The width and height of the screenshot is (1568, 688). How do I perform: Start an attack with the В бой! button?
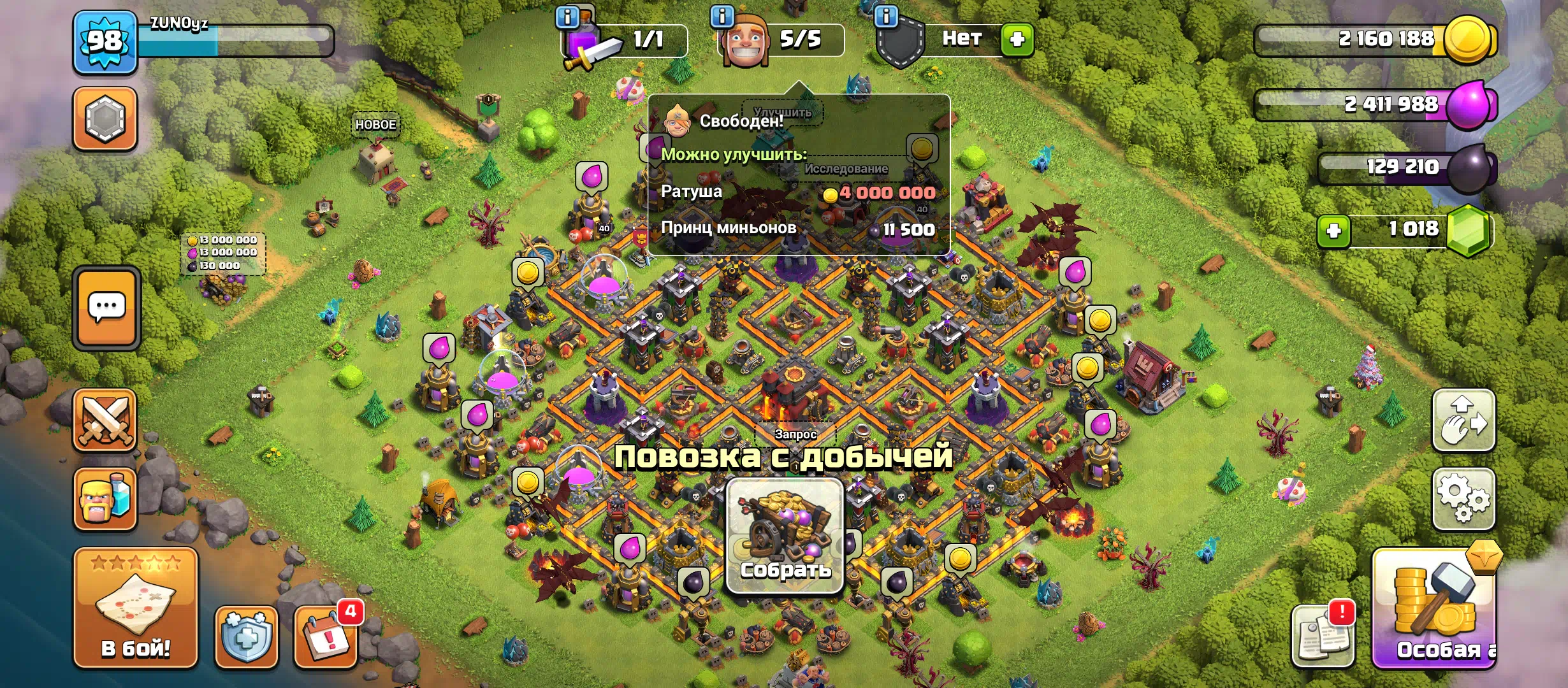135,608
